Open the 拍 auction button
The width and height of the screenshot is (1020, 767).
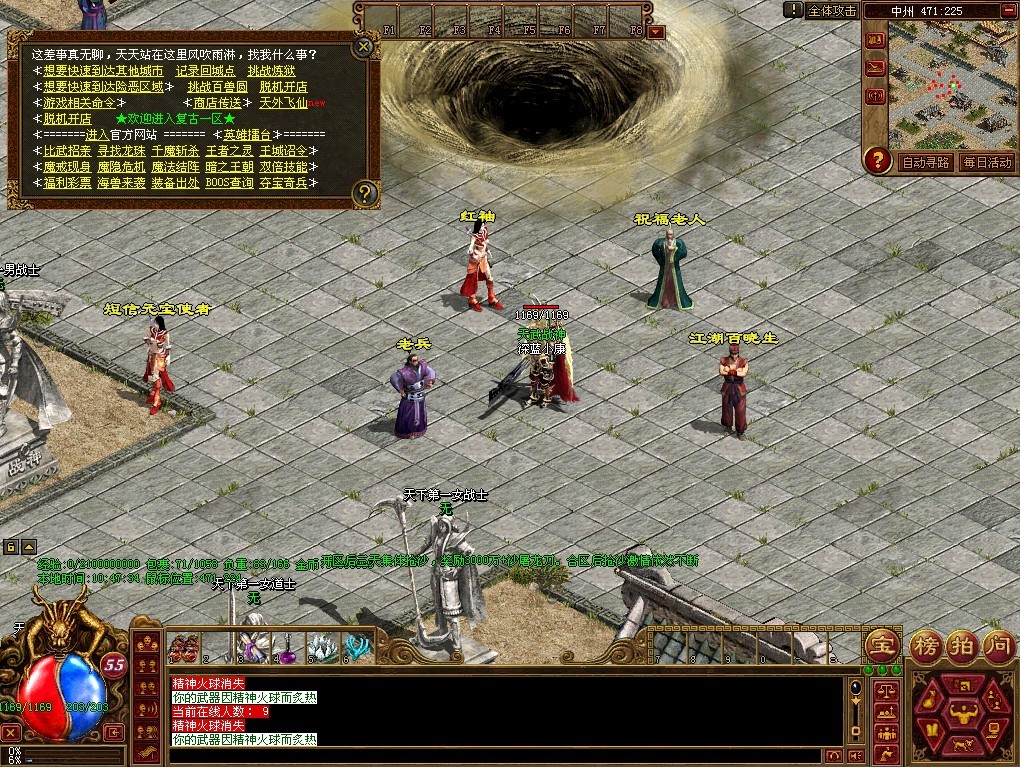(961, 644)
